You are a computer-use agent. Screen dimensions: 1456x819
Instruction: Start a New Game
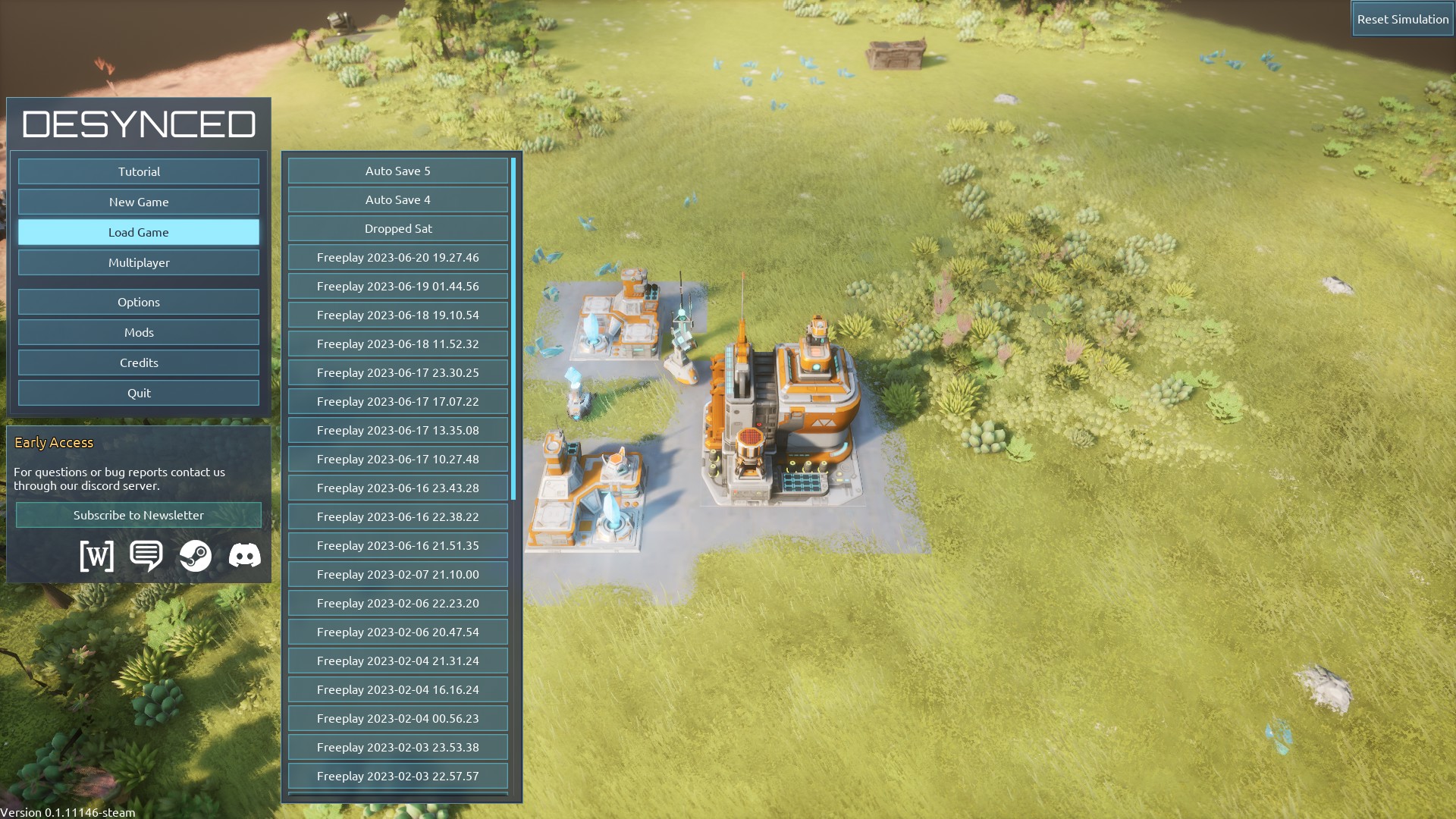(139, 202)
